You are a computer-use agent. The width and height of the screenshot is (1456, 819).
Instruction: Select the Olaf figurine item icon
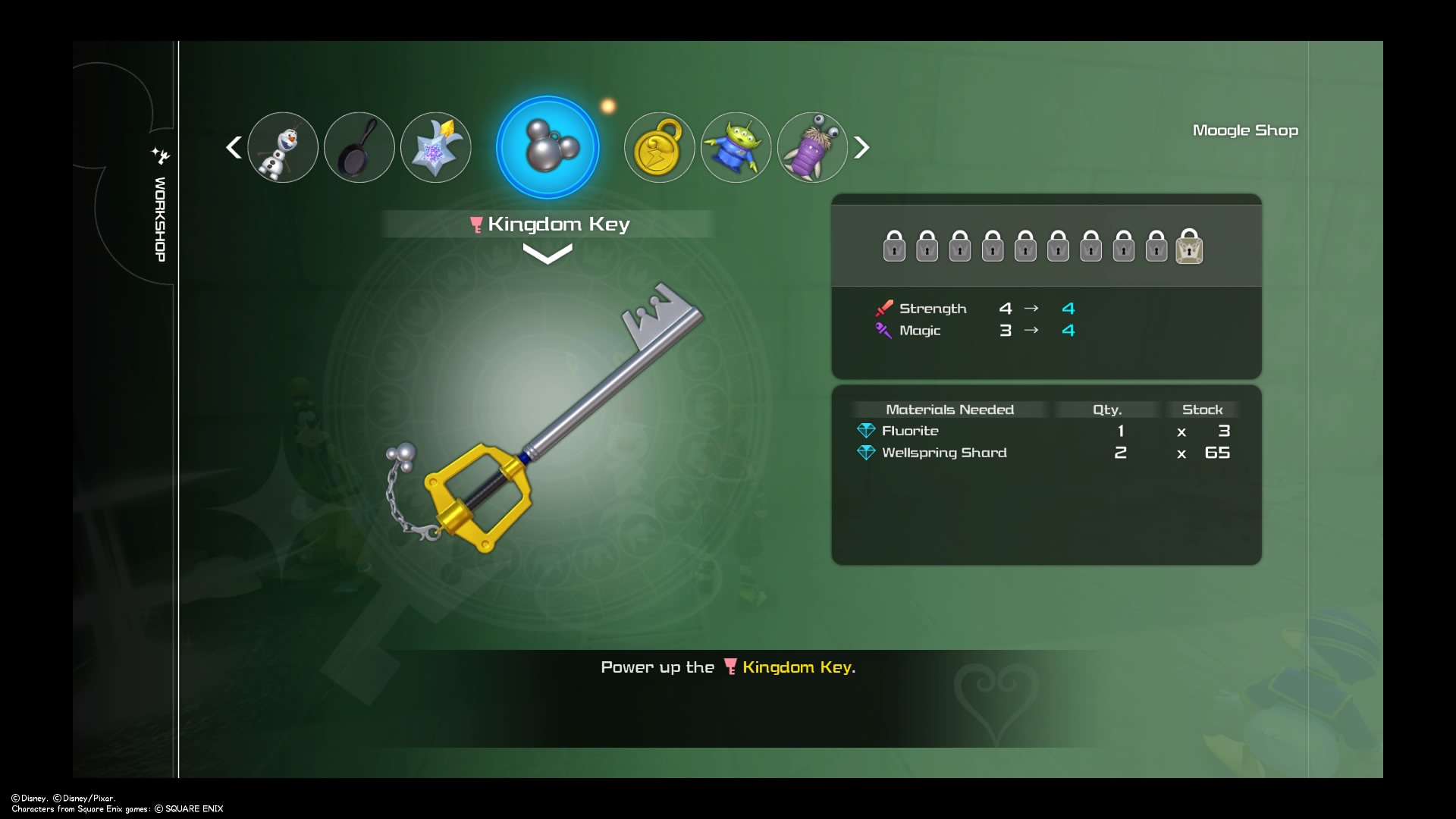283,147
